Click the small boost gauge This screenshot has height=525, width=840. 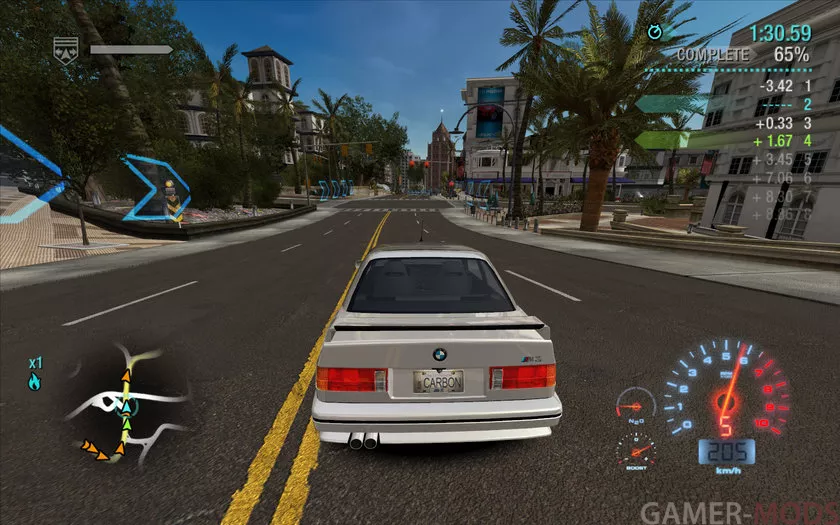[636, 450]
